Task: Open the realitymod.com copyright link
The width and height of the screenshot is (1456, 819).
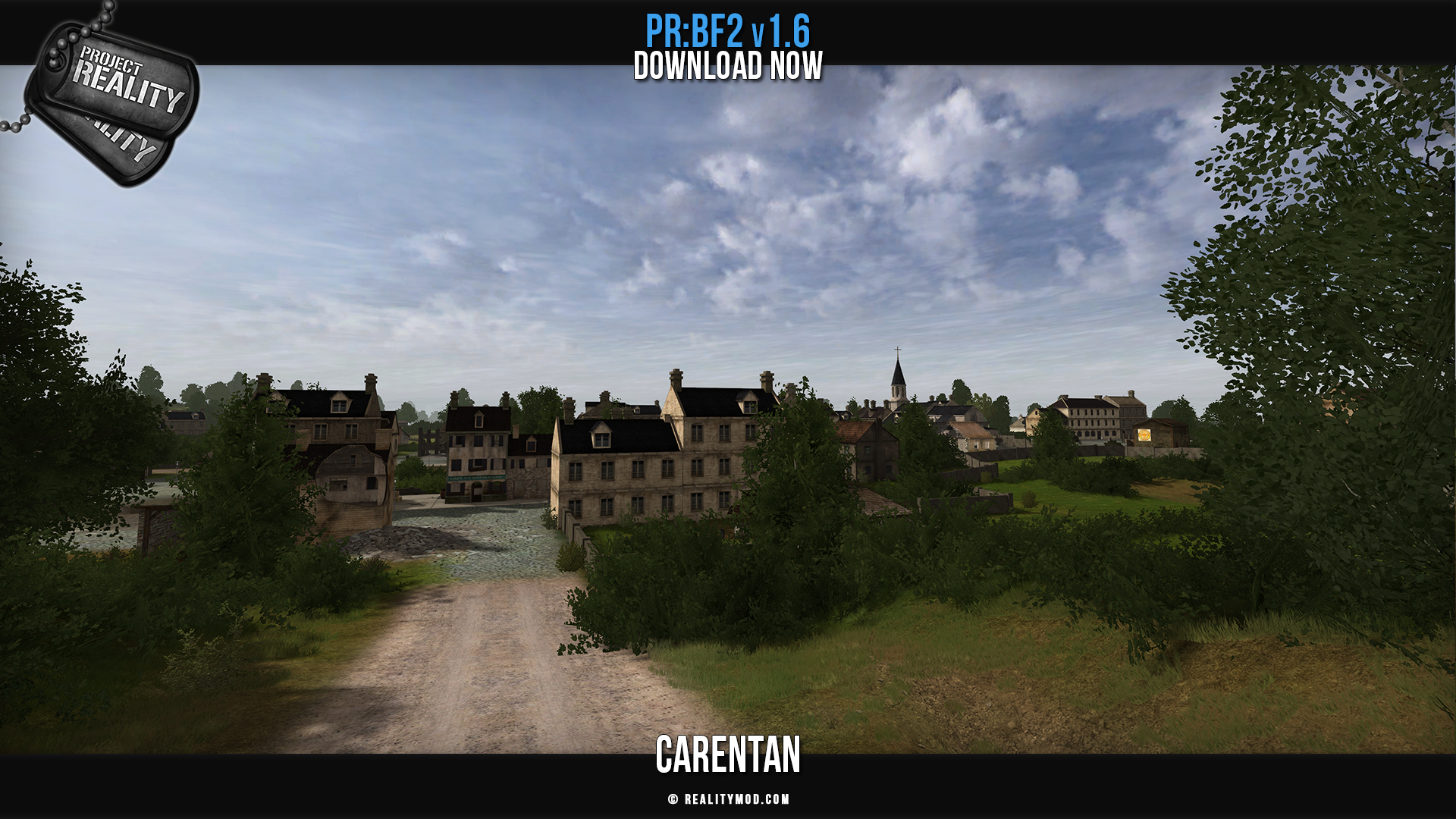Action: pyautogui.click(x=729, y=799)
